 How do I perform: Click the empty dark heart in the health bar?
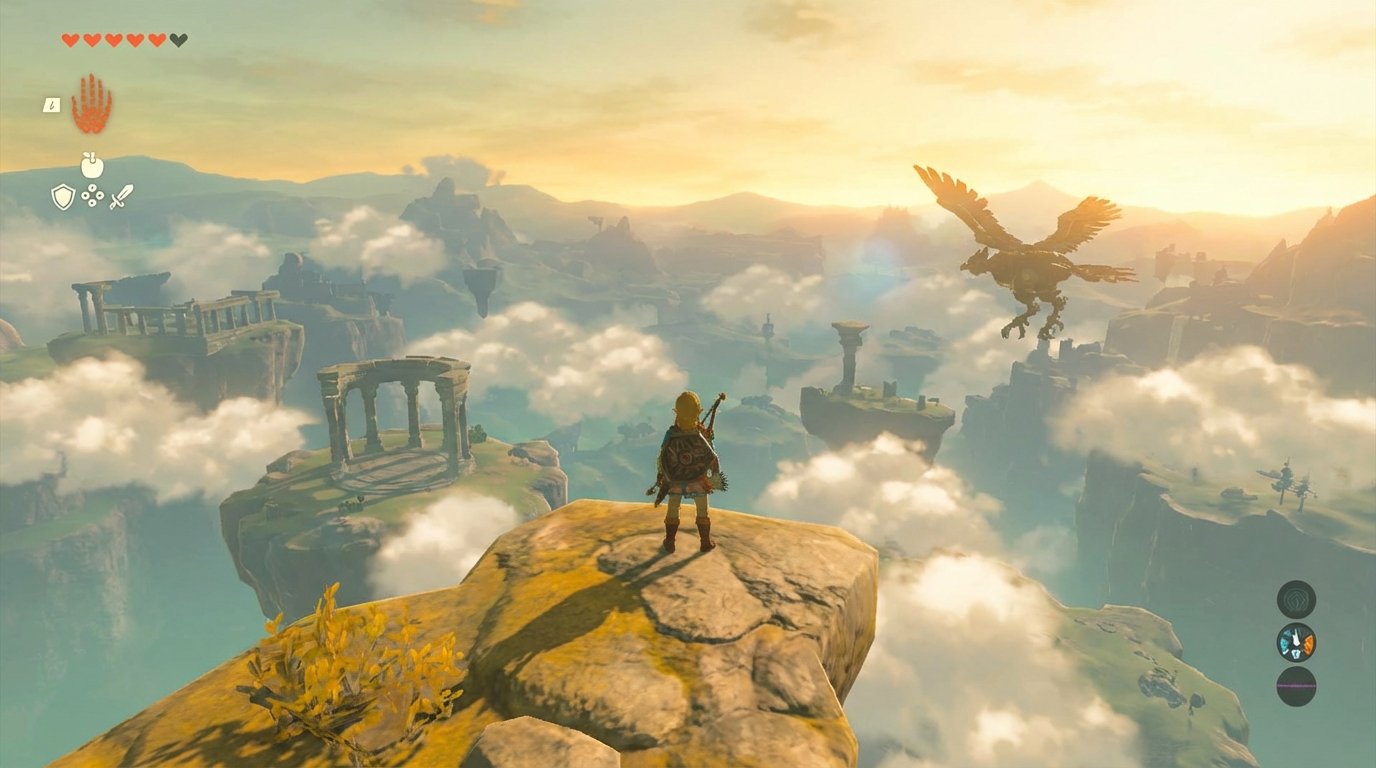coord(177,41)
